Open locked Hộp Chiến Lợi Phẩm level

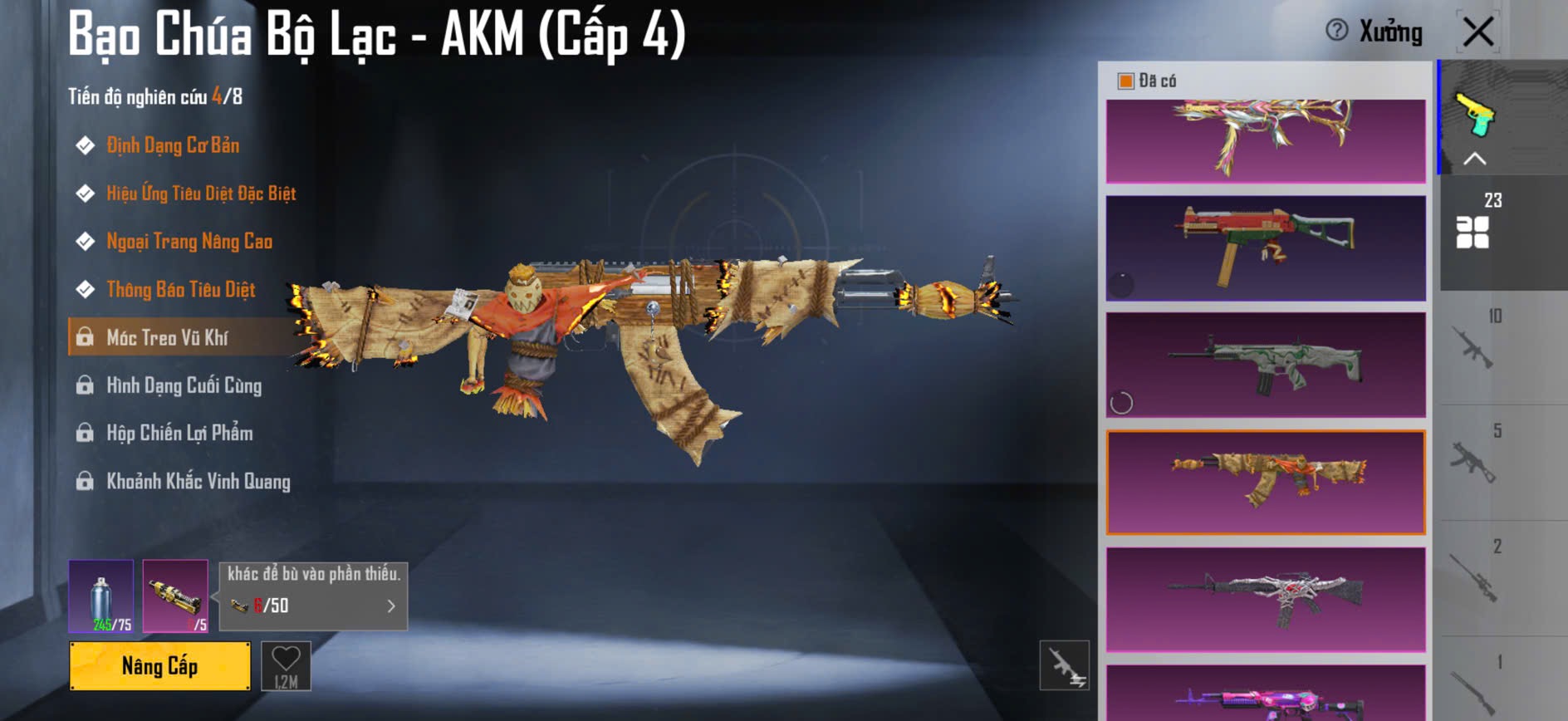(x=179, y=433)
